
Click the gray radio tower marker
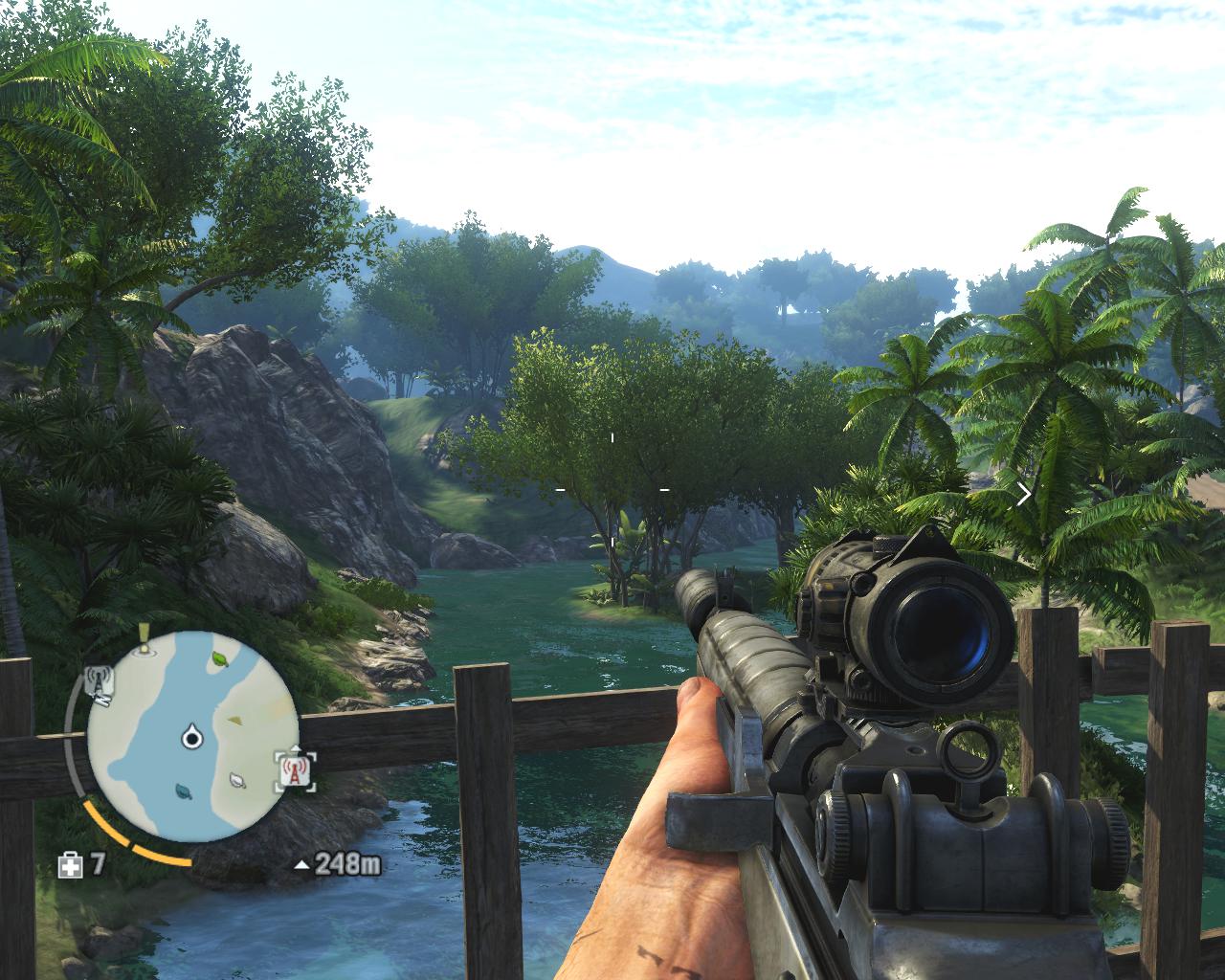coord(100,683)
